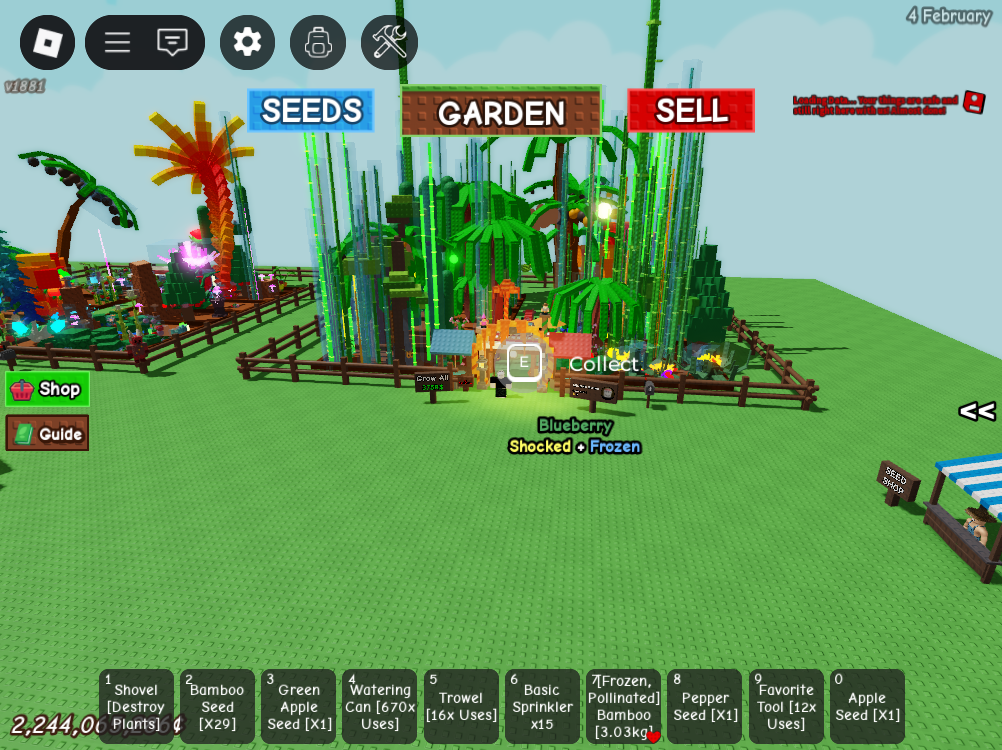This screenshot has width=1002, height=750.
Task: Select the Green Apple Seed slot
Action: [x=299, y=706]
